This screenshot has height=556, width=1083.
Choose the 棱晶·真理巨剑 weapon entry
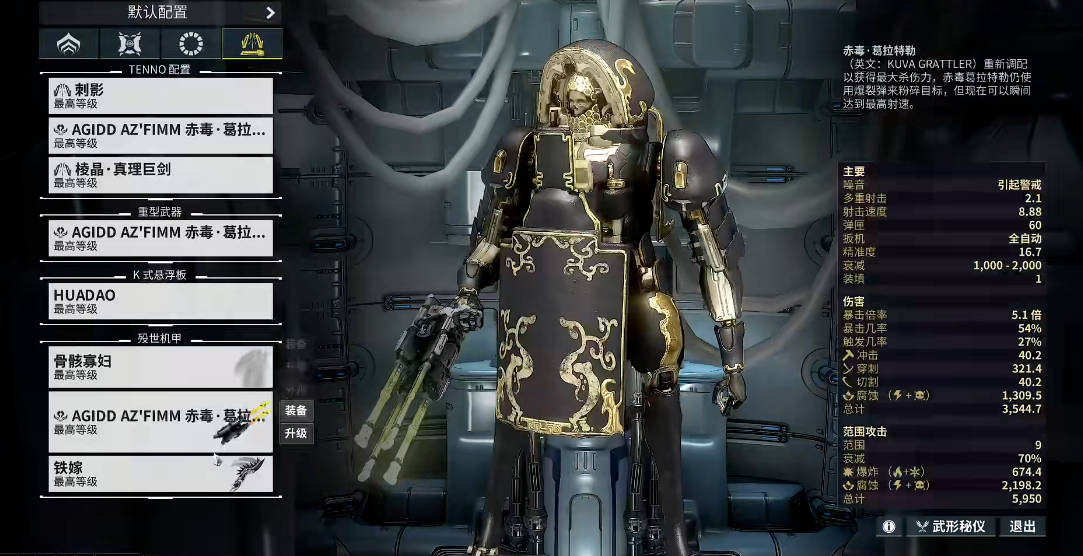tap(161, 175)
